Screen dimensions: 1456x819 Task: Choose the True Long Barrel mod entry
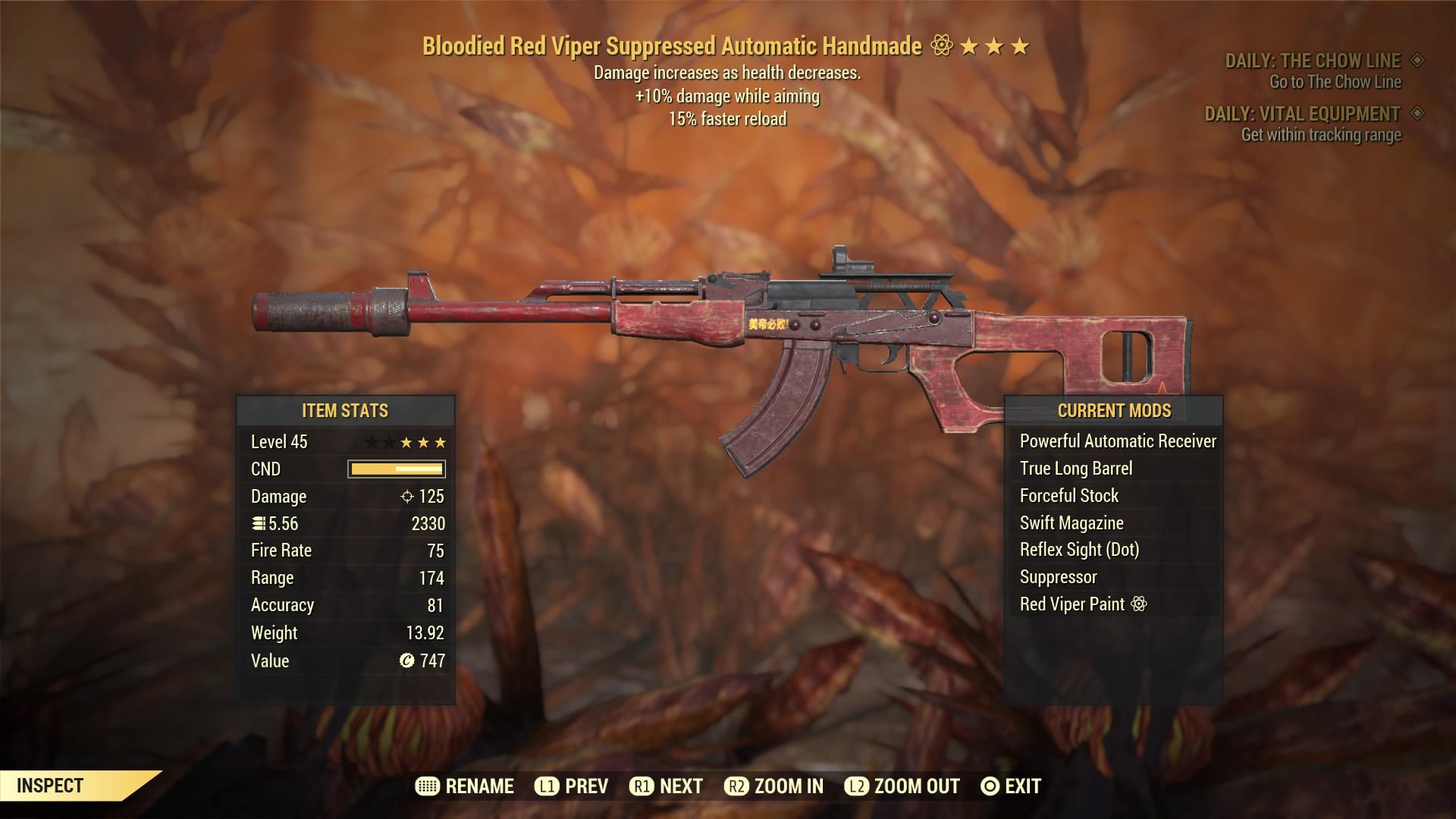point(1075,469)
